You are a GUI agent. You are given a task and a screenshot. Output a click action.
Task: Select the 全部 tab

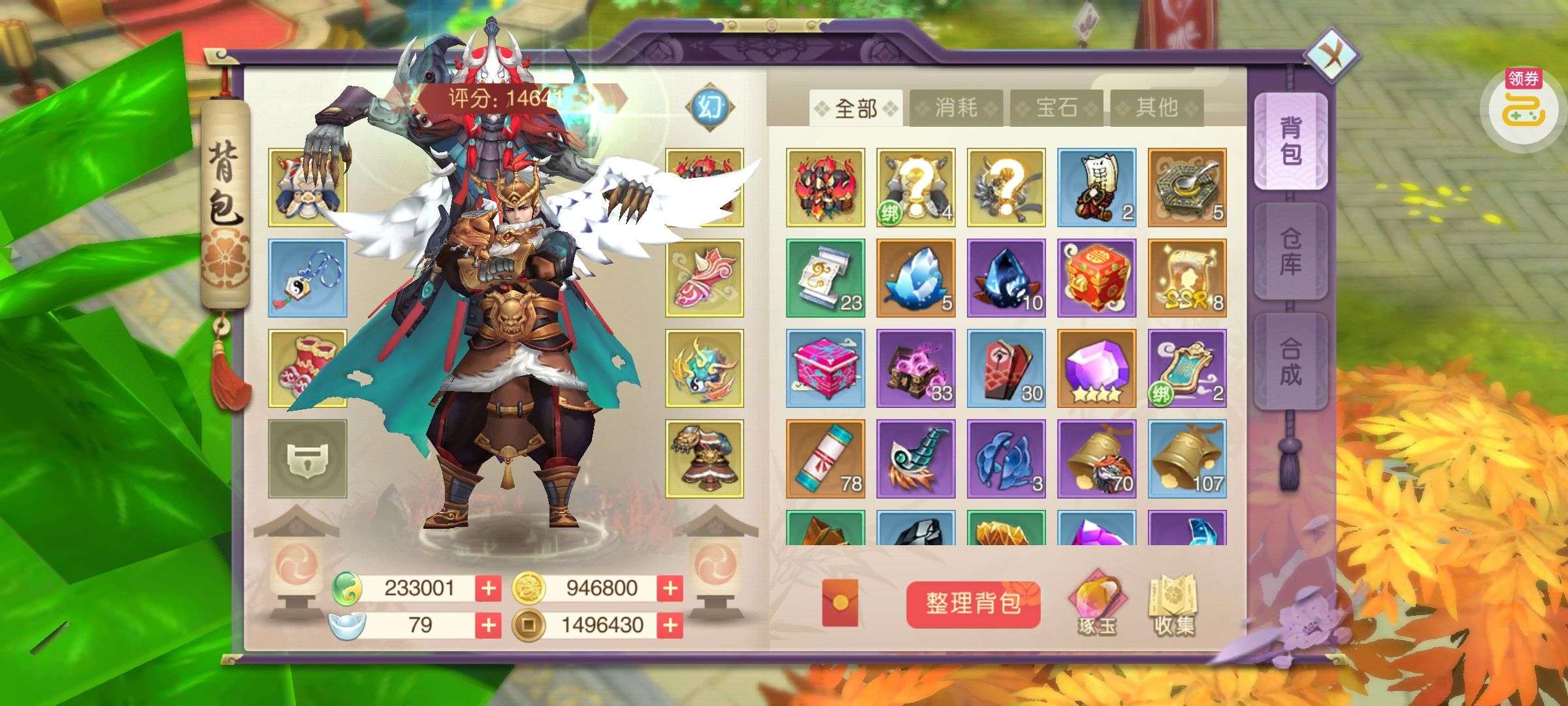(x=856, y=108)
